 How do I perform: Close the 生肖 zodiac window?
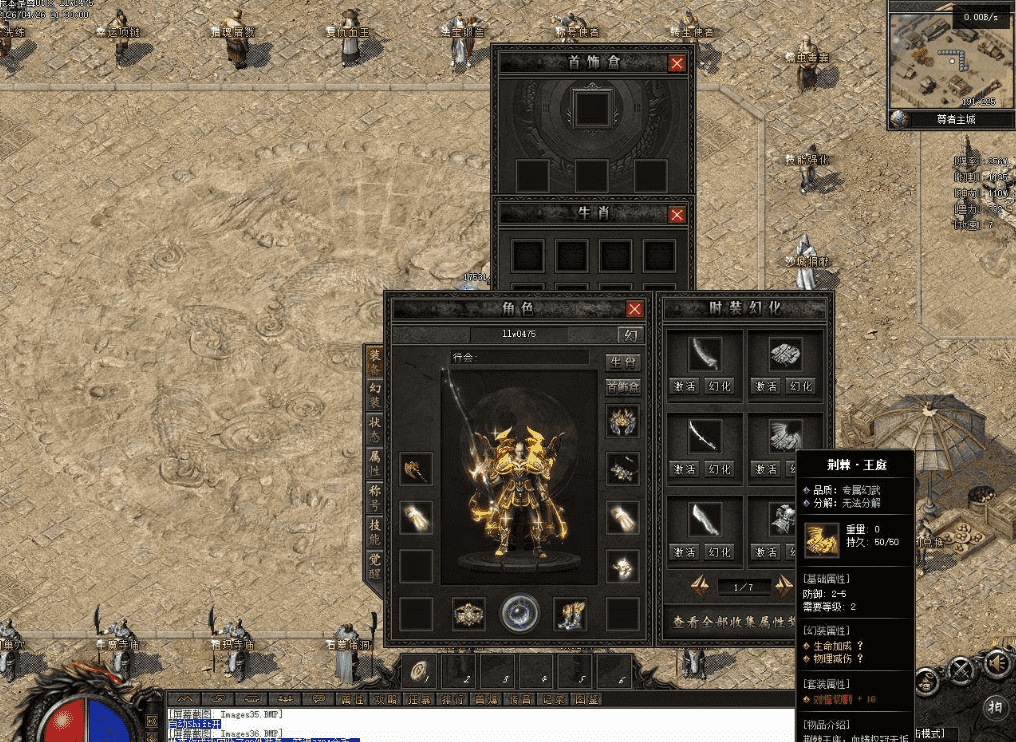677,214
